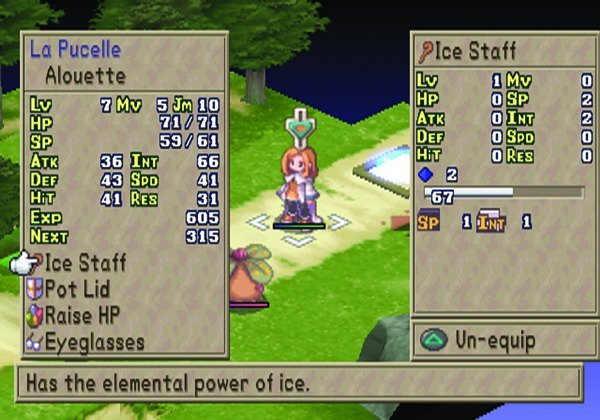Select the Ice Staff equipment entry
Screen dimensions: 600x420
(84, 263)
